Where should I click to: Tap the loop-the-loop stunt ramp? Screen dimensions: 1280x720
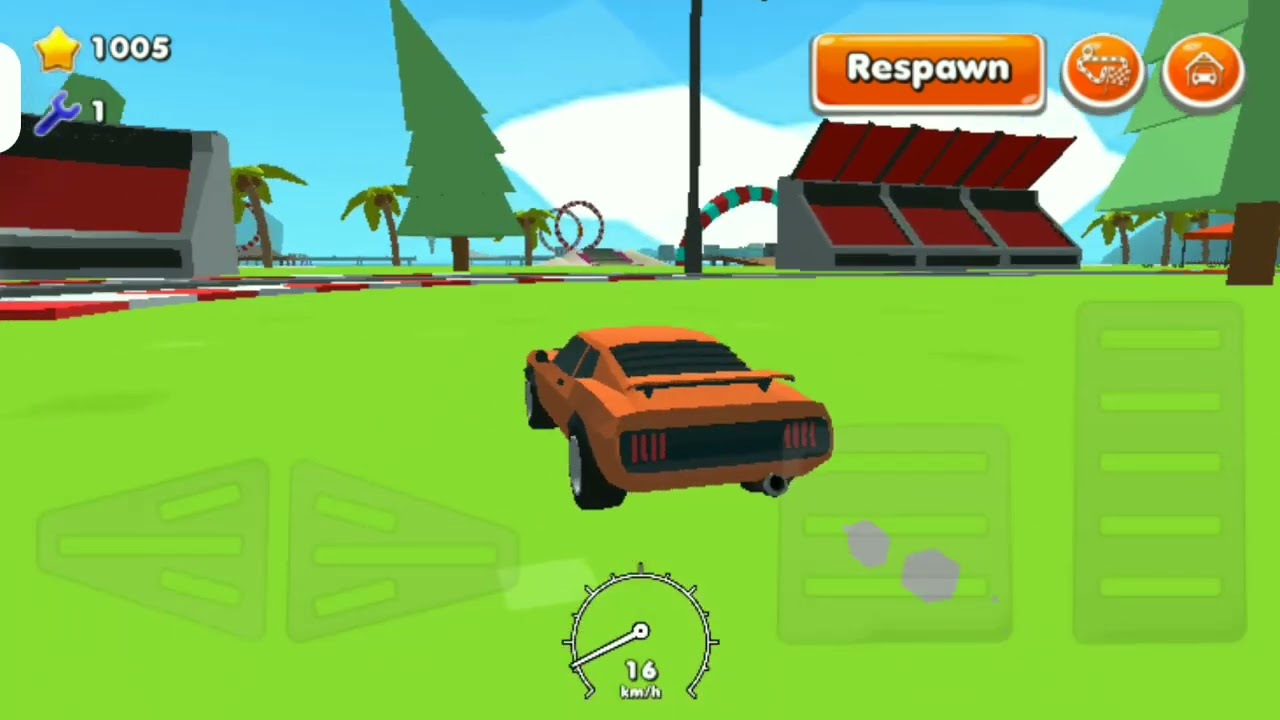click(x=578, y=228)
